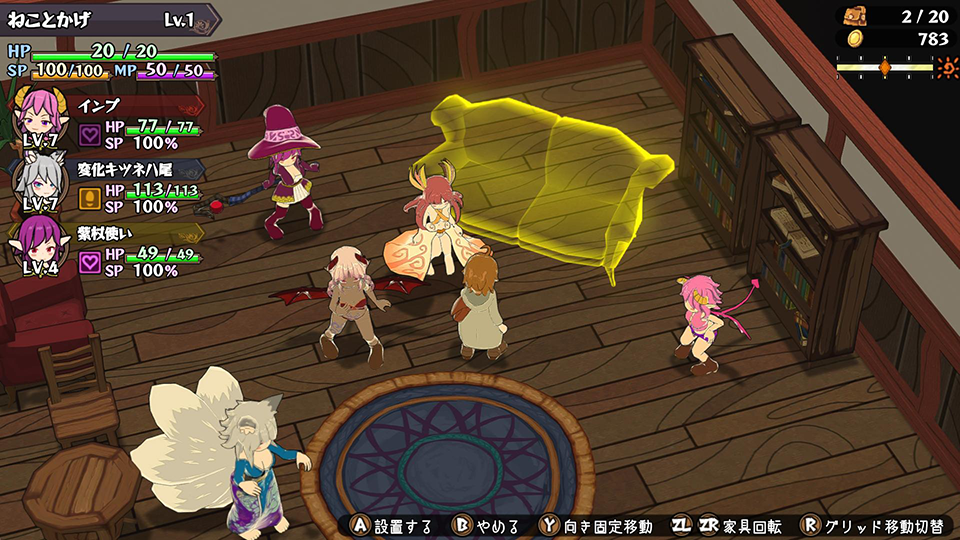Click the purple heart icon beside インプ
The width and height of the screenshot is (960, 540).
[x=89, y=135]
